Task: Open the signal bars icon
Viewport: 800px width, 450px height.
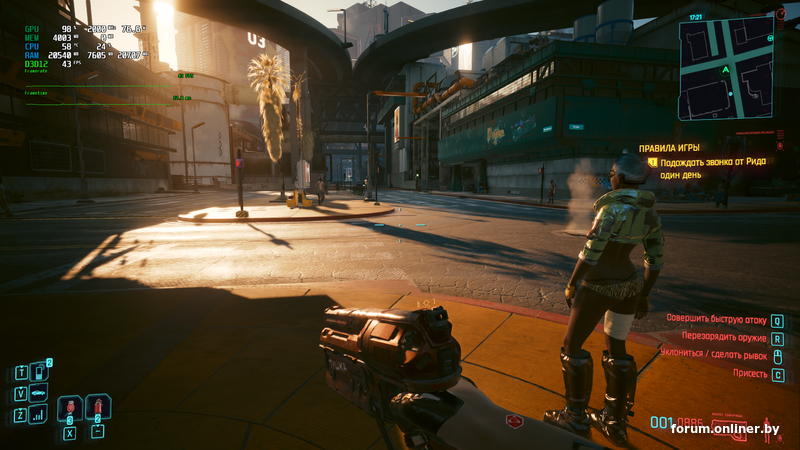Action: point(38,413)
